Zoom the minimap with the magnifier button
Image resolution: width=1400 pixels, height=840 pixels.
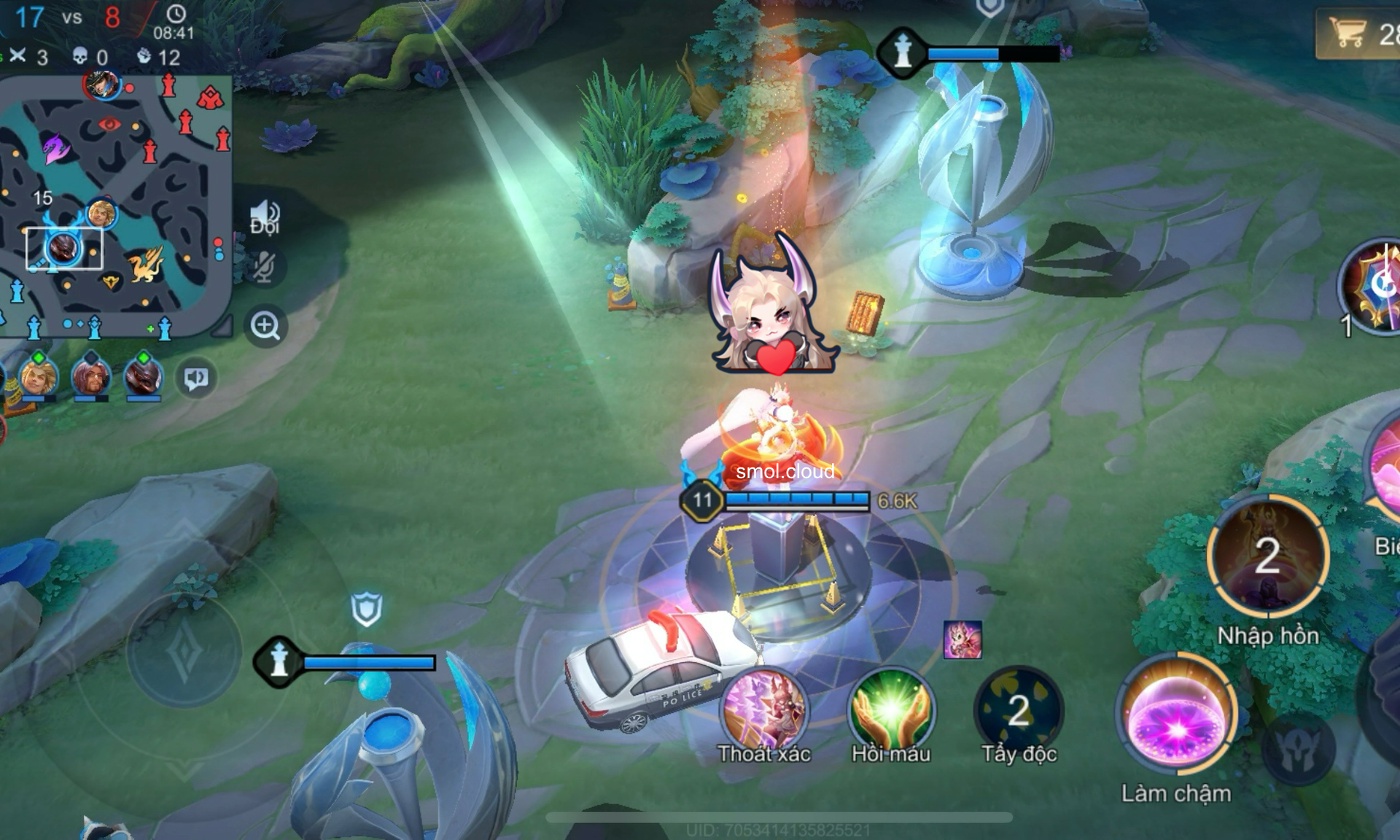(265, 326)
